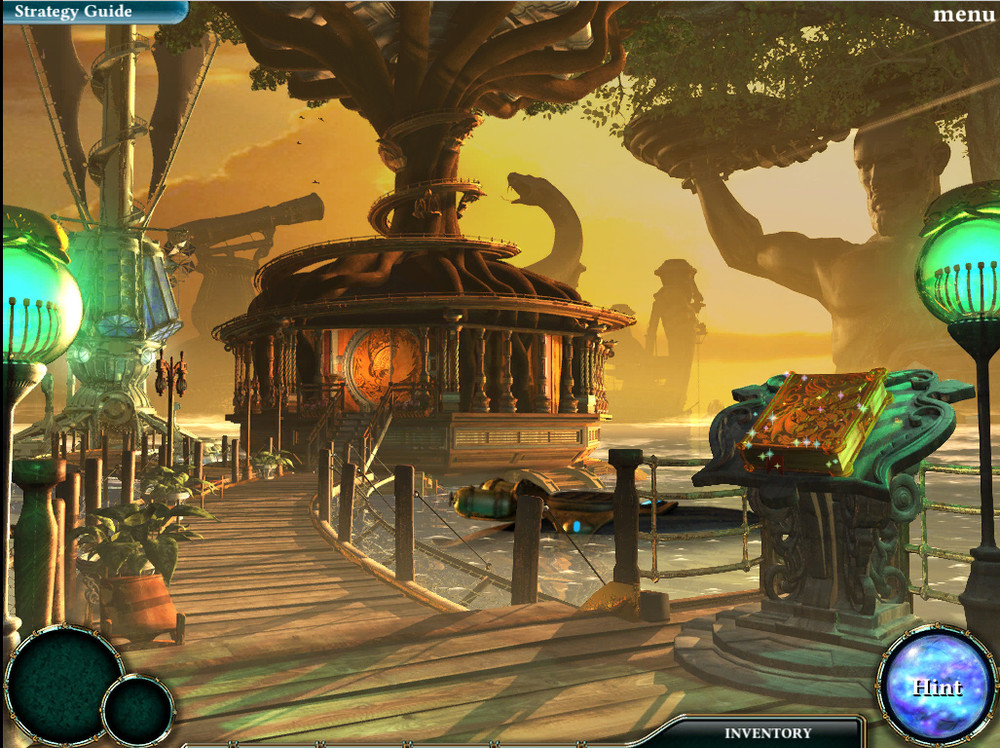
Task: Expand the Inventory panel
Action: 768,733
